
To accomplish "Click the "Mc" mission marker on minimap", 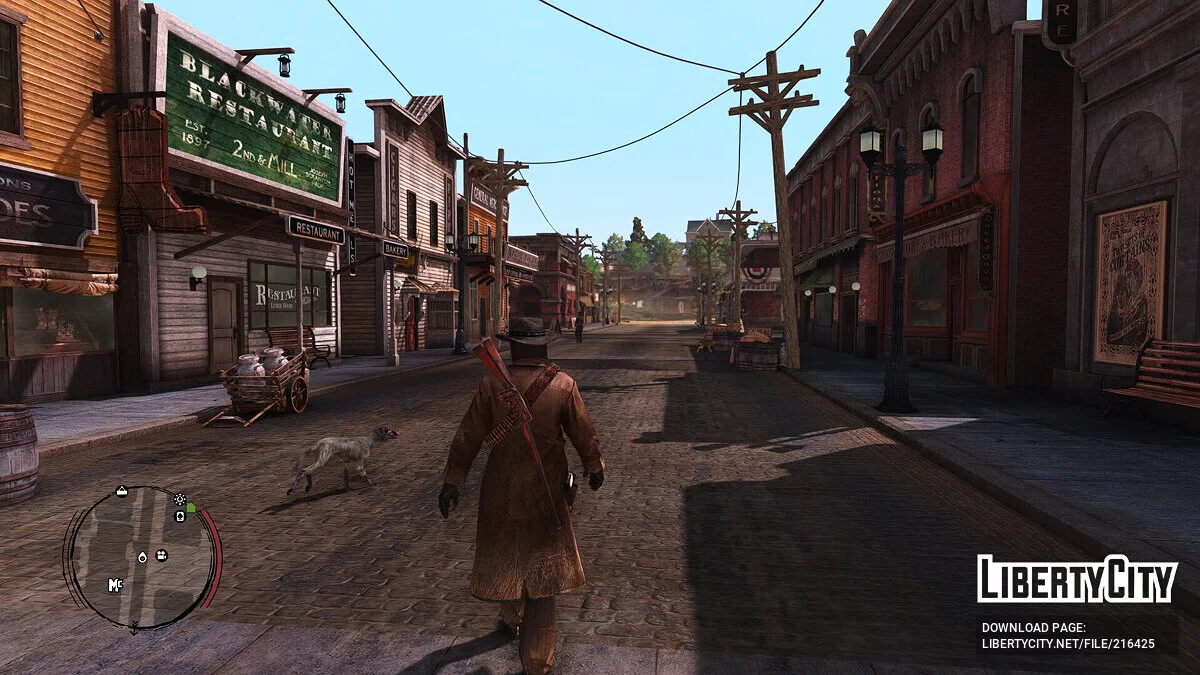I will coord(115,584).
